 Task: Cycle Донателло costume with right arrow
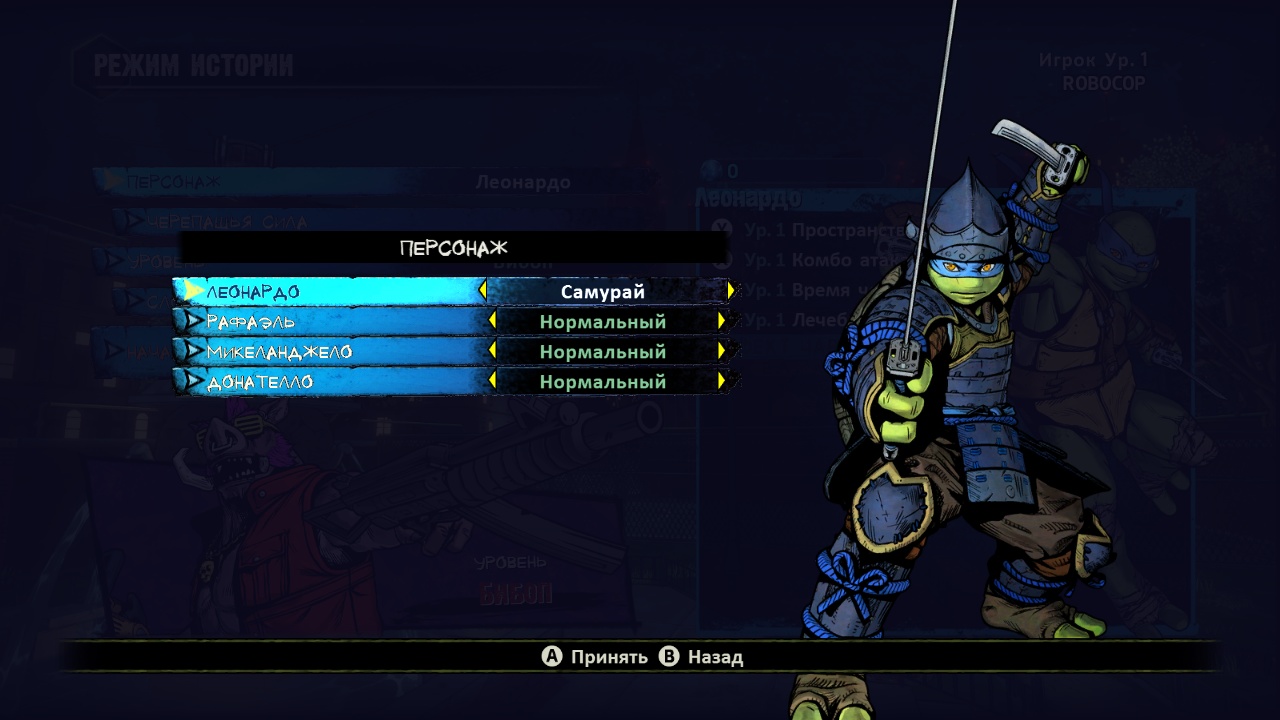click(x=721, y=381)
